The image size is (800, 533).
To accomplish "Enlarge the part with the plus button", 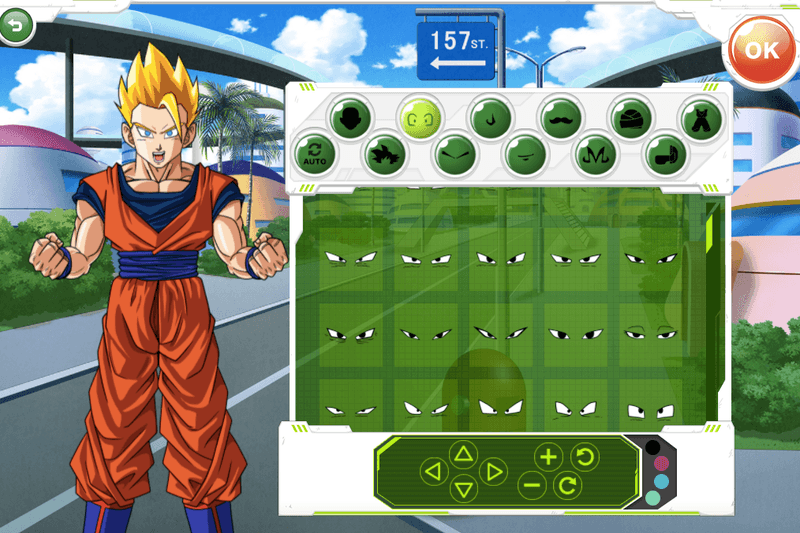I will [x=548, y=457].
